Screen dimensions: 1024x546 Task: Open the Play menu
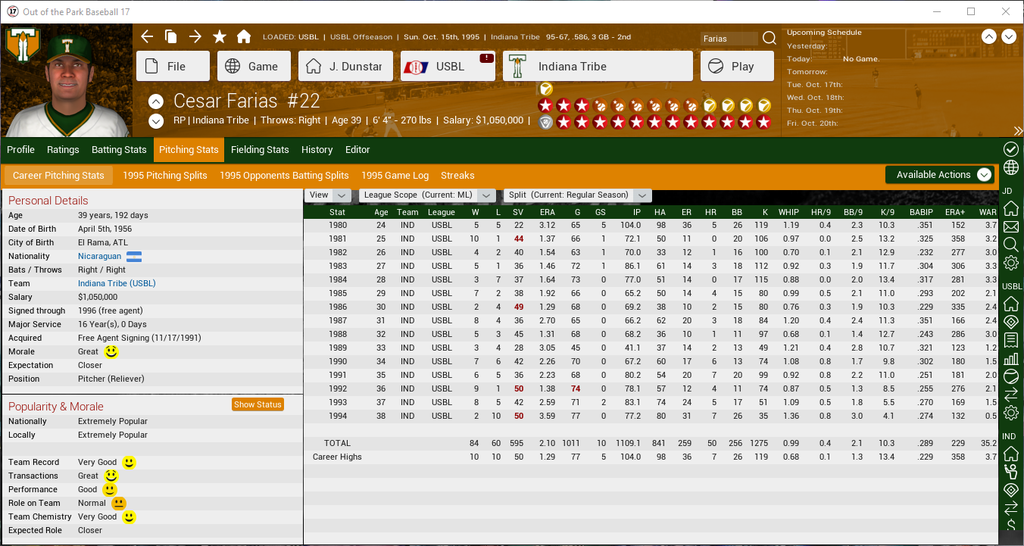(x=736, y=66)
